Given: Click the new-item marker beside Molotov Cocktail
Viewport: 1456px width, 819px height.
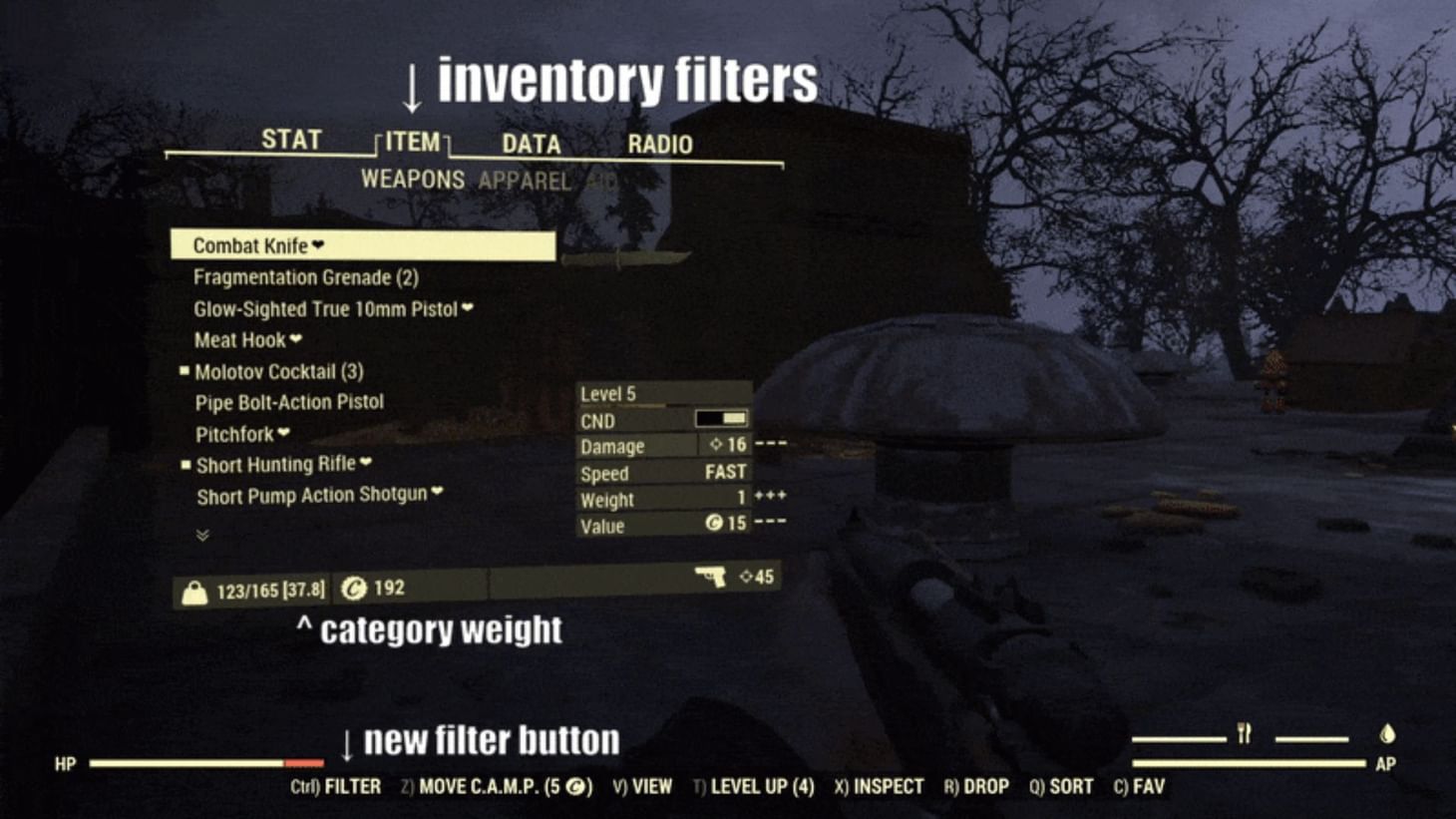Looking at the screenshot, I should pos(183,370).
